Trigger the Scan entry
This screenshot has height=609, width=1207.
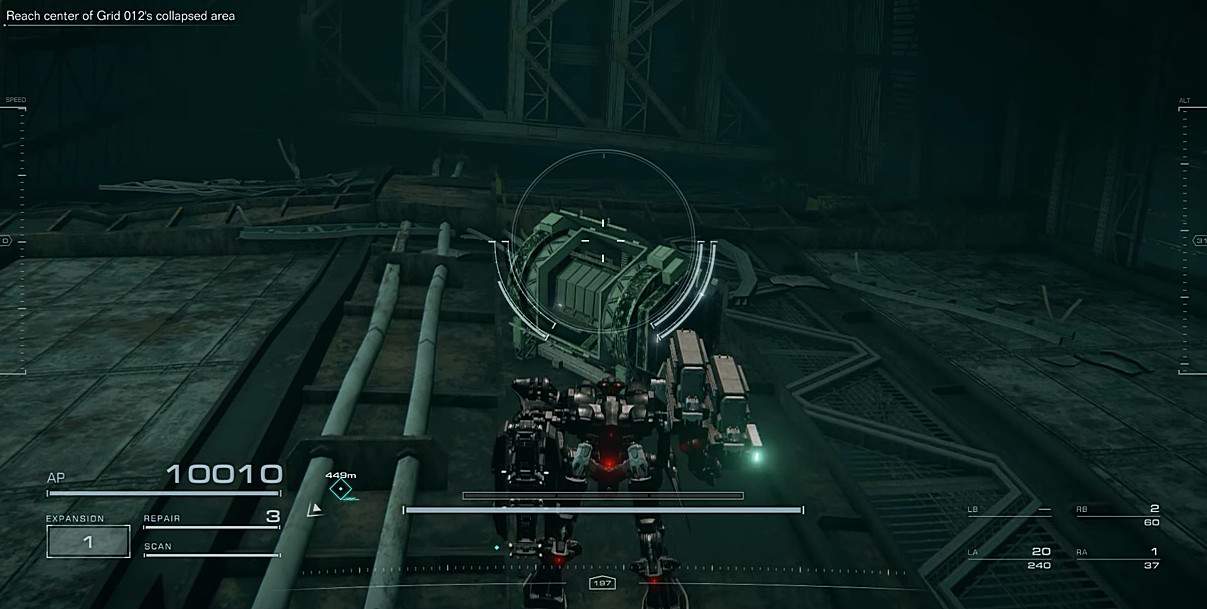point(211,548)
